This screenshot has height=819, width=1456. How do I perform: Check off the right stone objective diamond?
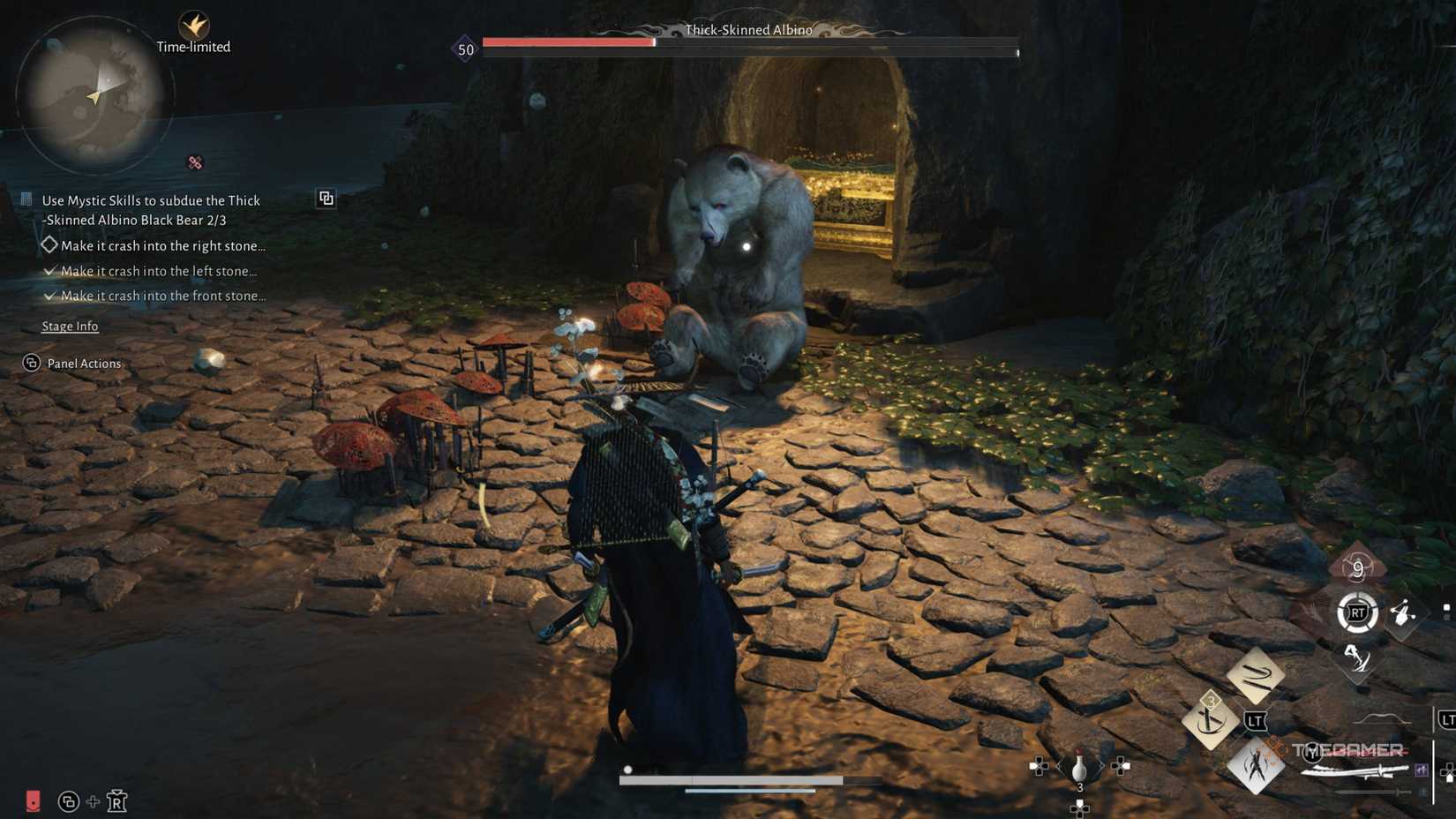[x=49, y=244]
